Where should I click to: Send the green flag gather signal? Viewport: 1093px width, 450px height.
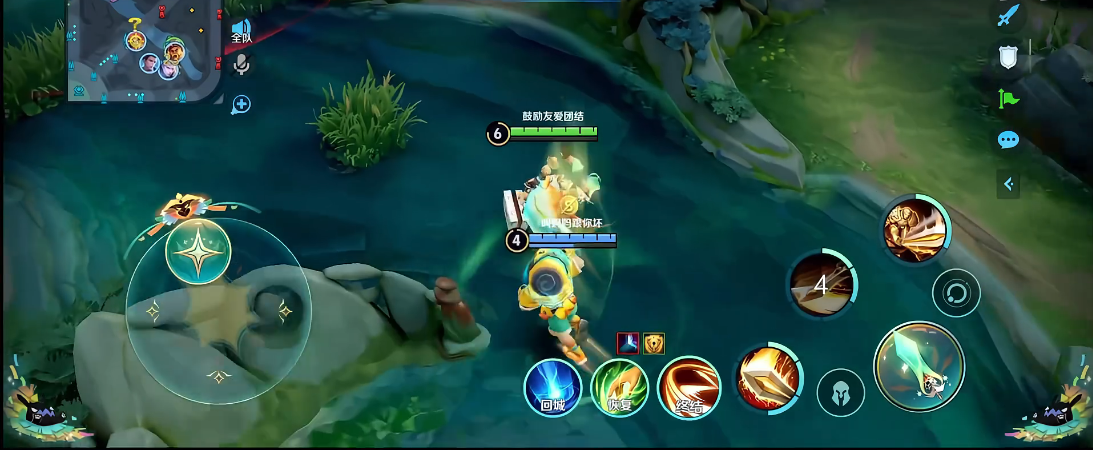click(x=1008, y=99)
